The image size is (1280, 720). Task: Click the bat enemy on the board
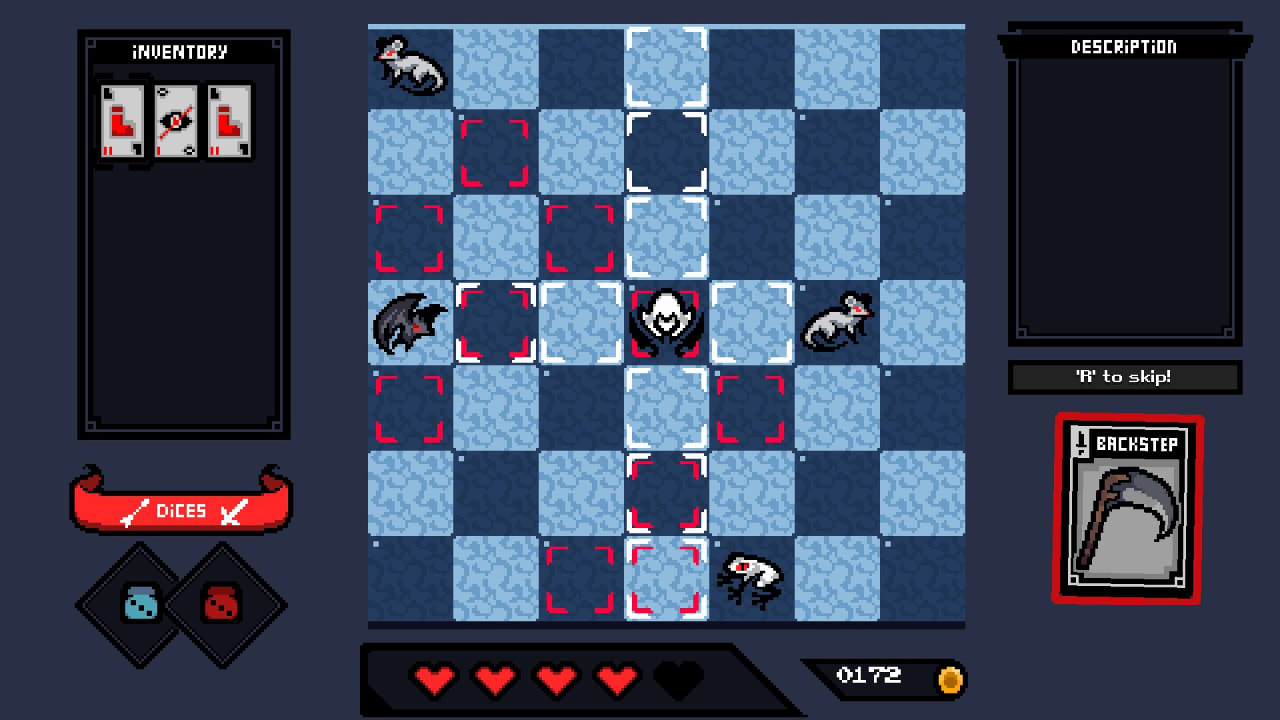(410, 322)
